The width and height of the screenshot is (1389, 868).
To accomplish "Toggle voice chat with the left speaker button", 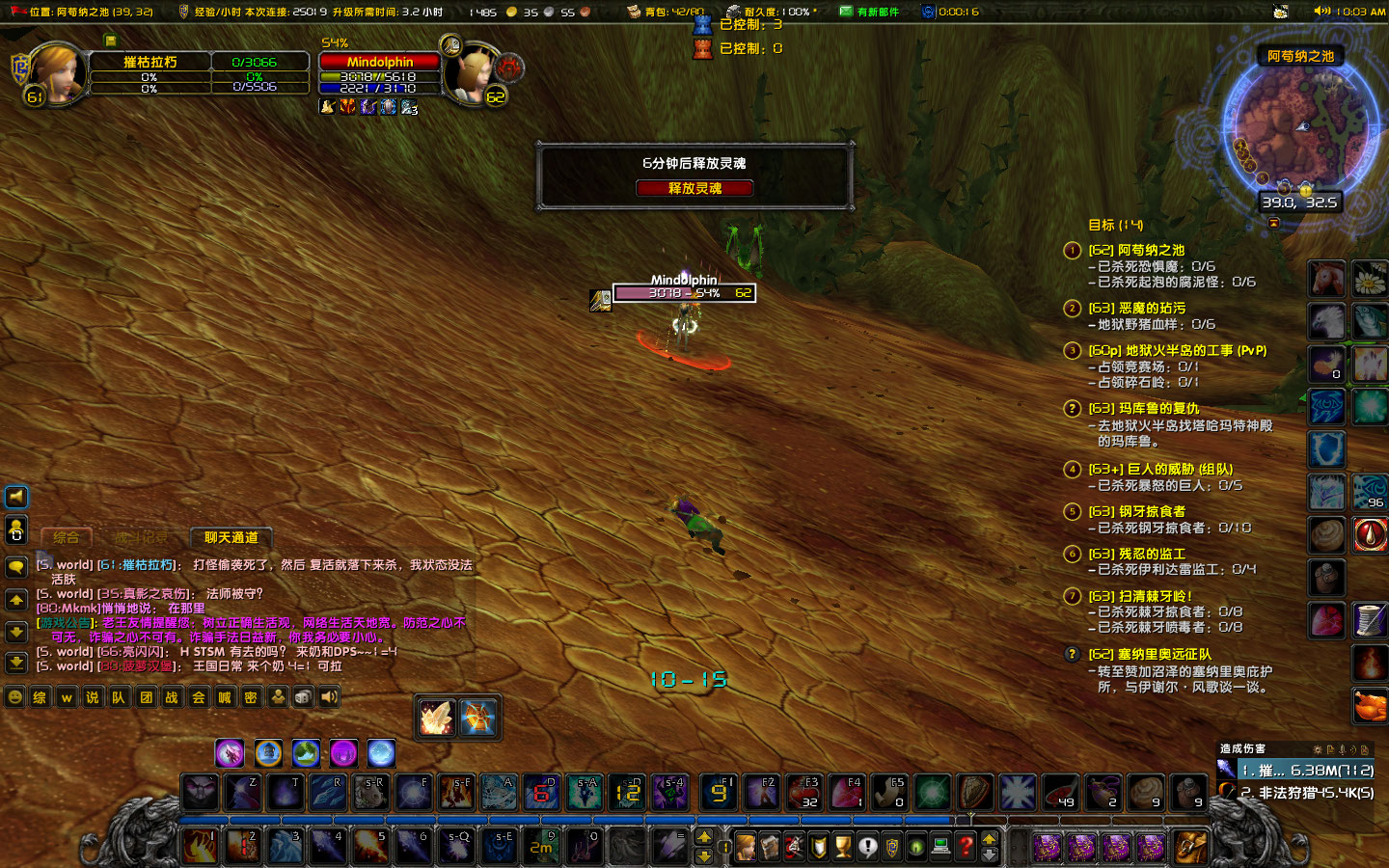I will [x=15, y=497].
